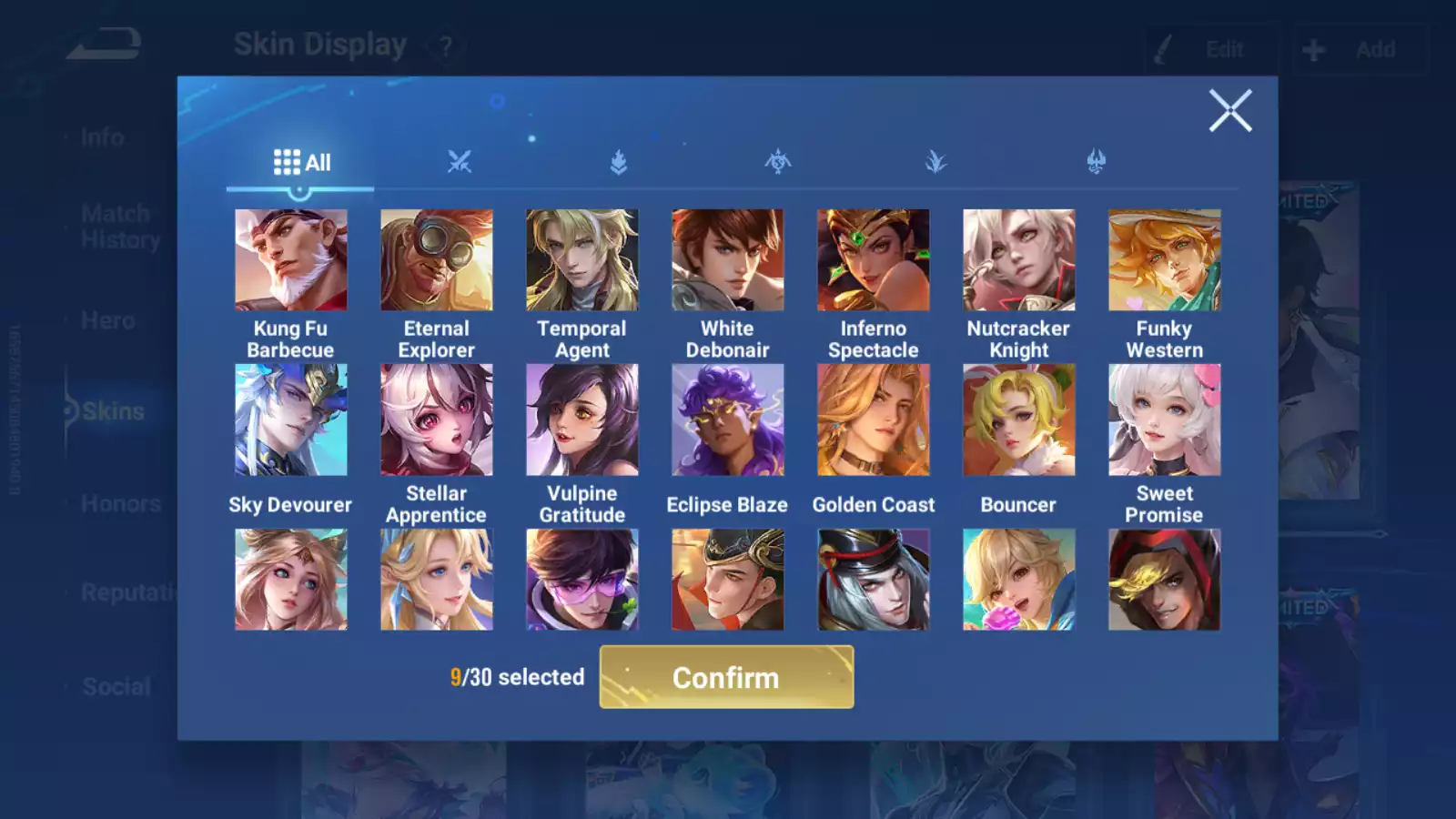The image size is (1456, 819).
Task: Select the Kung Fu Barbecue skin
Action: pyautogui.click(x=290, y=260)
